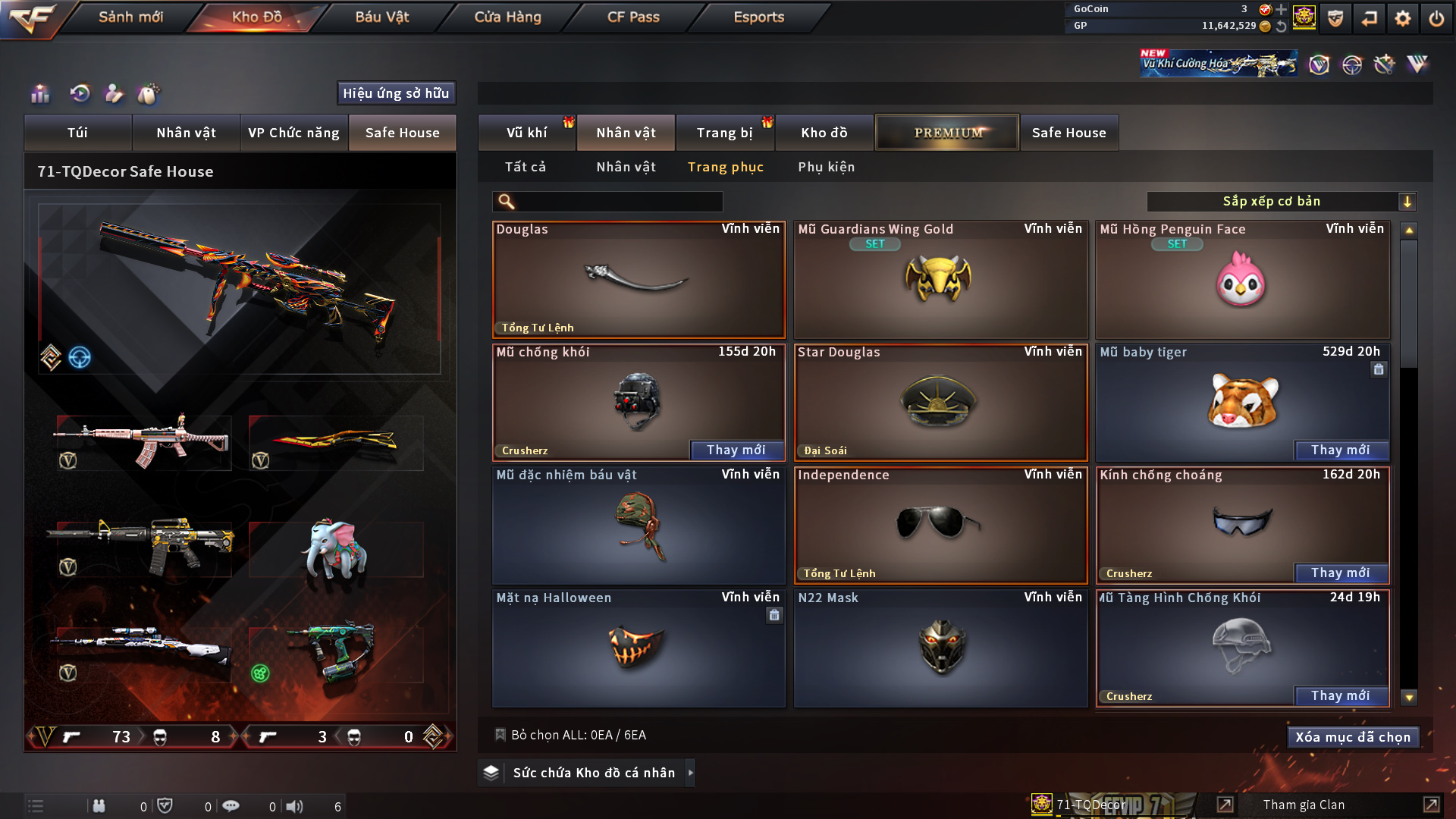Open the Sảnh mới lobby menu

pos(130,17)
